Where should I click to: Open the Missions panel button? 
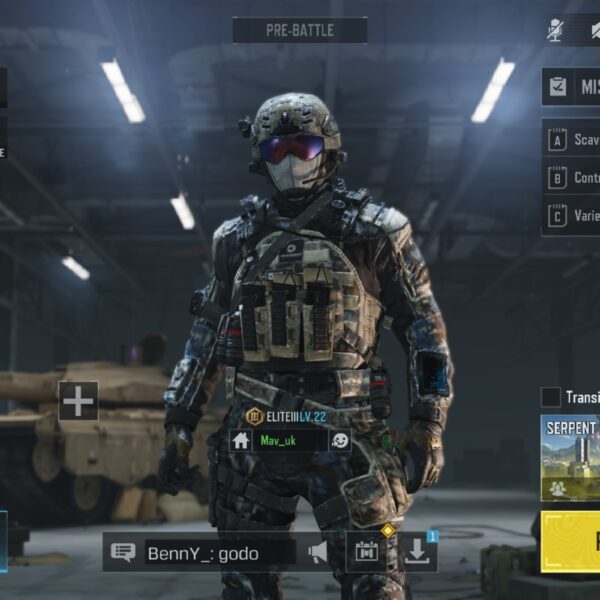coord(572,87)
